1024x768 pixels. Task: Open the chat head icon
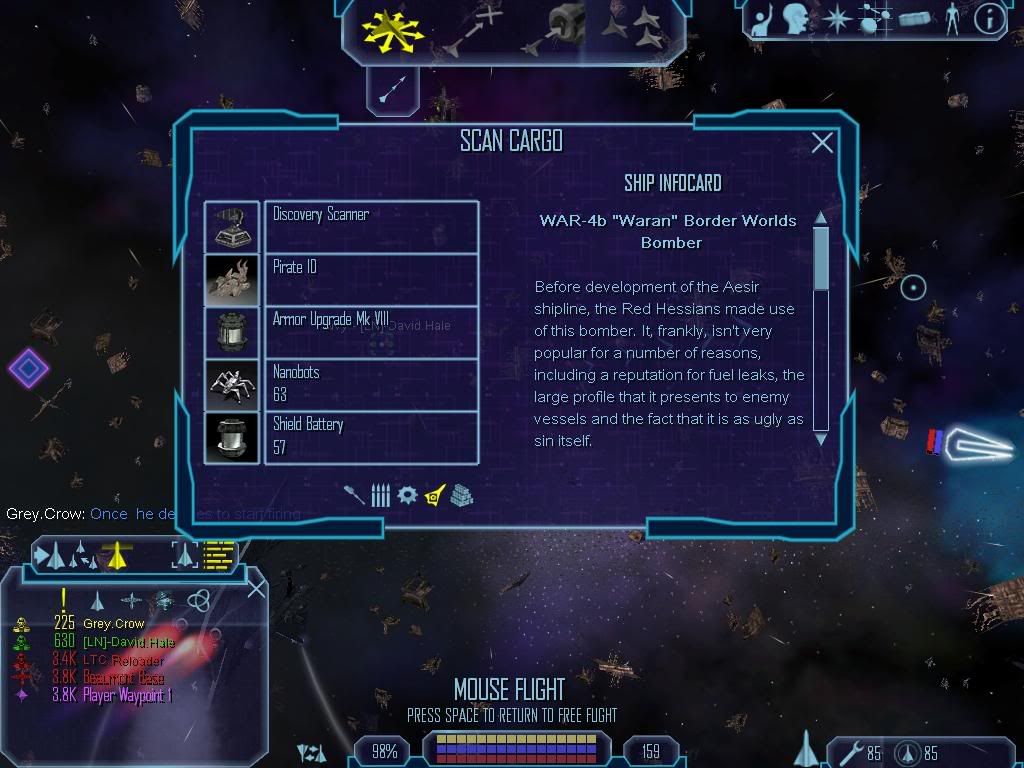pos(795,19)
